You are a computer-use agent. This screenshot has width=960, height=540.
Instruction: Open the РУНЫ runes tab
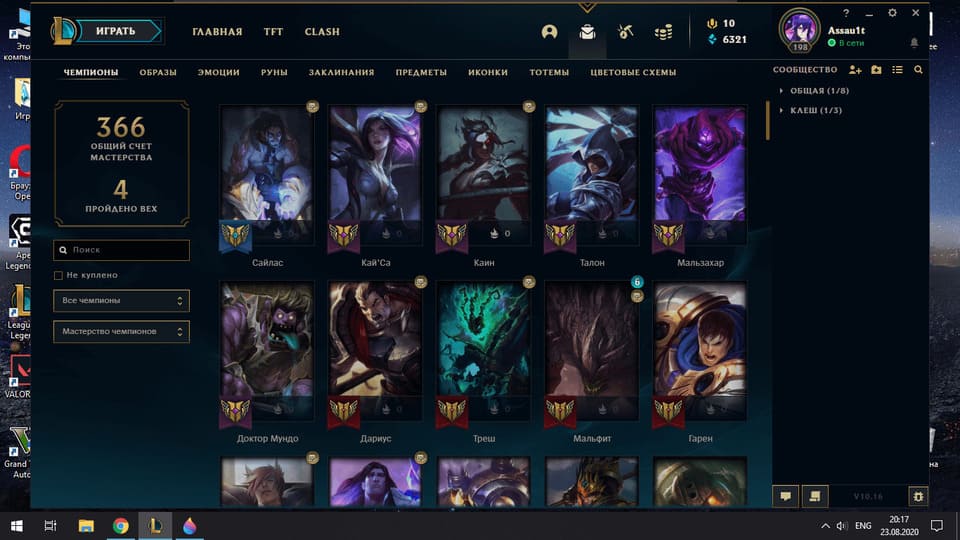click(274, 72)
